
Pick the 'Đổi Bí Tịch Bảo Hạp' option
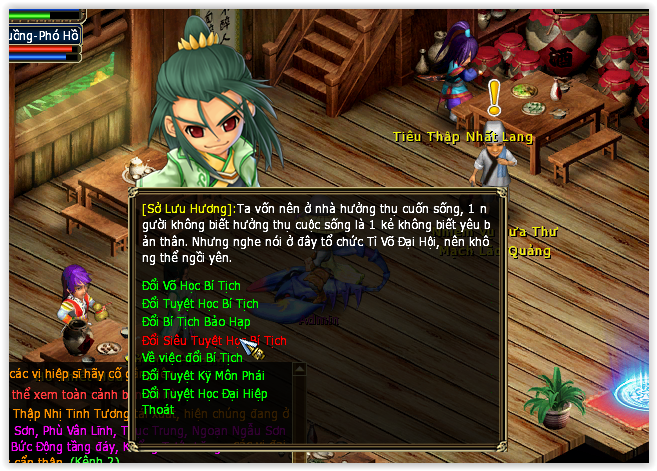(196, 322)
